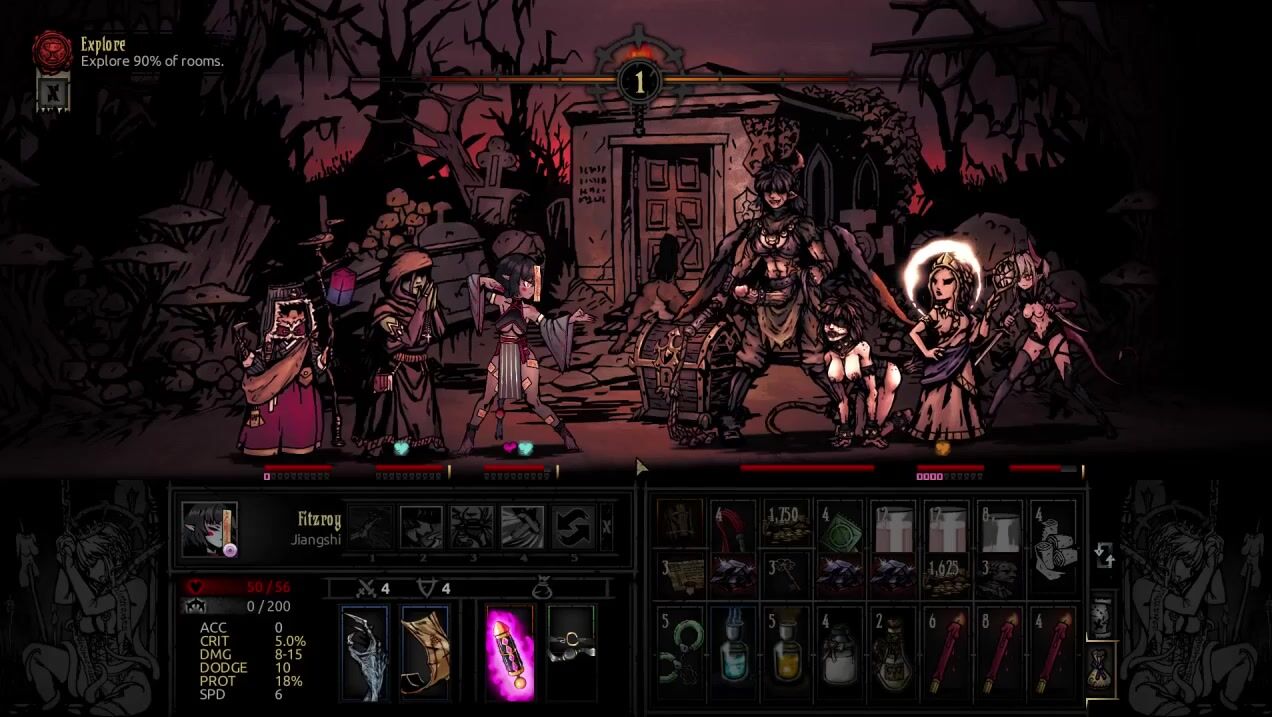Select the 1,750 gold pile
This screenshot has height=717, width=1272.
coord(787,526)
